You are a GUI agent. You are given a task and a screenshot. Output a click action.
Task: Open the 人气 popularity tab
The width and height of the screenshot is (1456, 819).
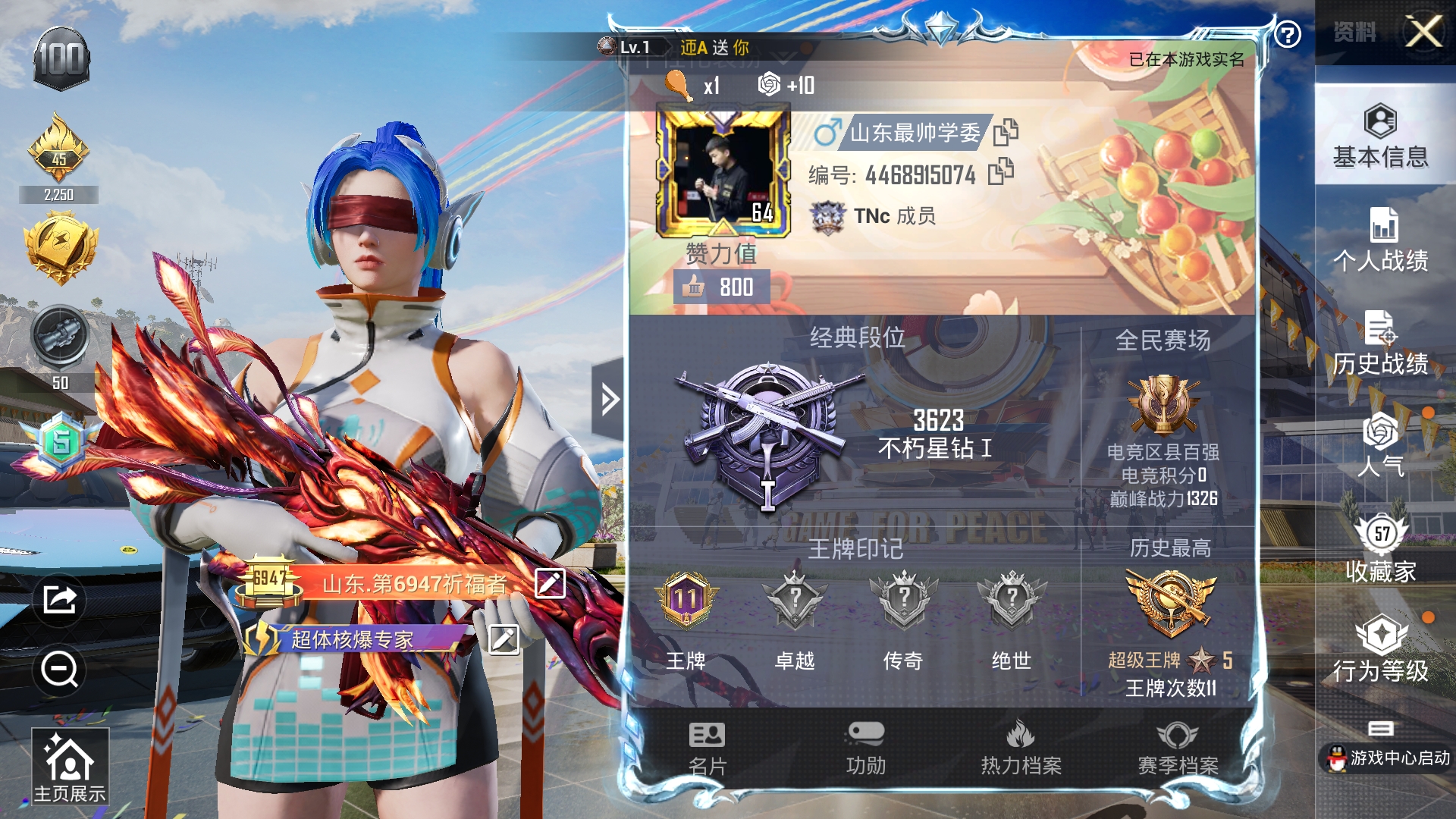click(x=1380, y=444)
